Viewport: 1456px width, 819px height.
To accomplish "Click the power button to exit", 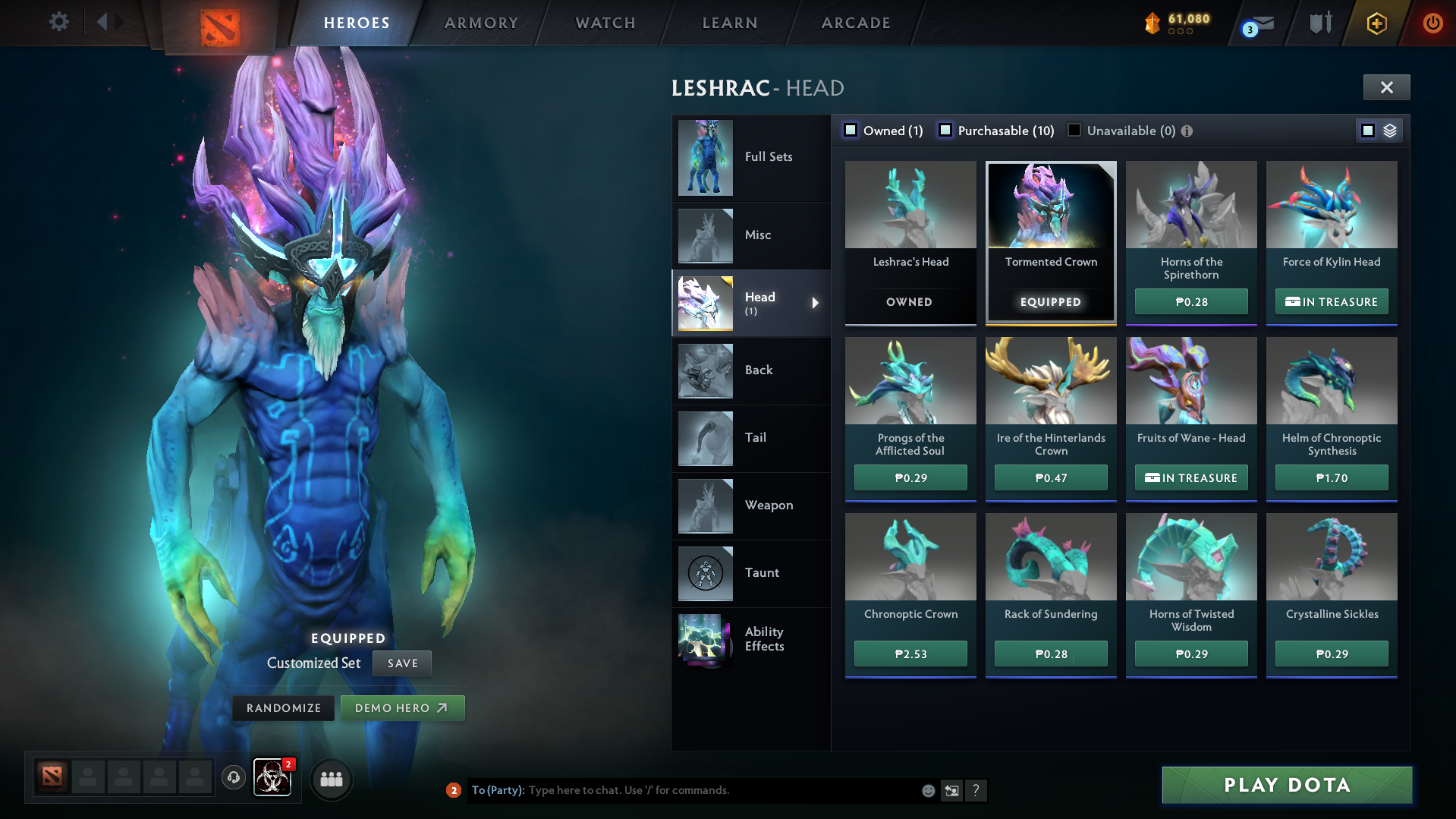I will (1432, 23).
